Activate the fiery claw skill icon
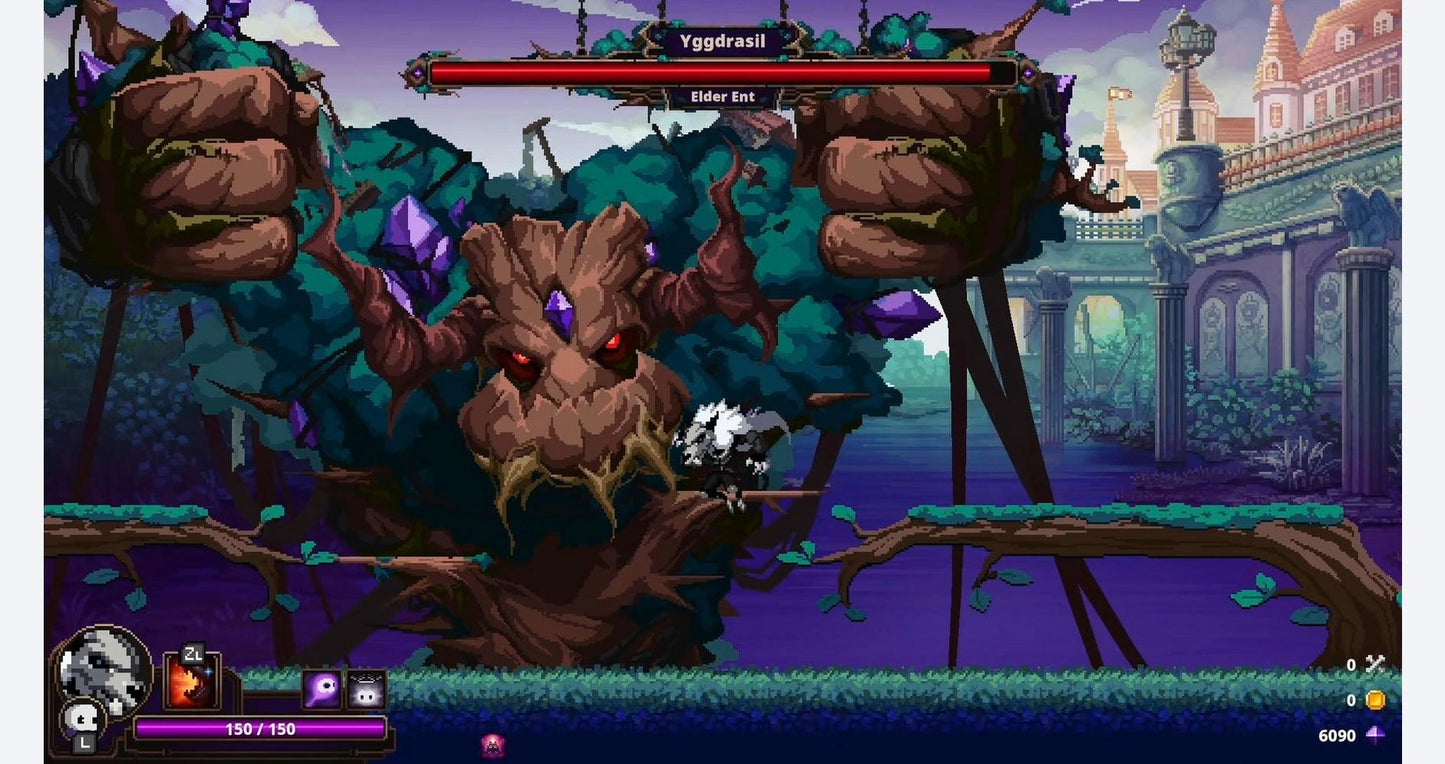Image resolution: width=1445 pixels, height=764 pixels. coord(191,682)
